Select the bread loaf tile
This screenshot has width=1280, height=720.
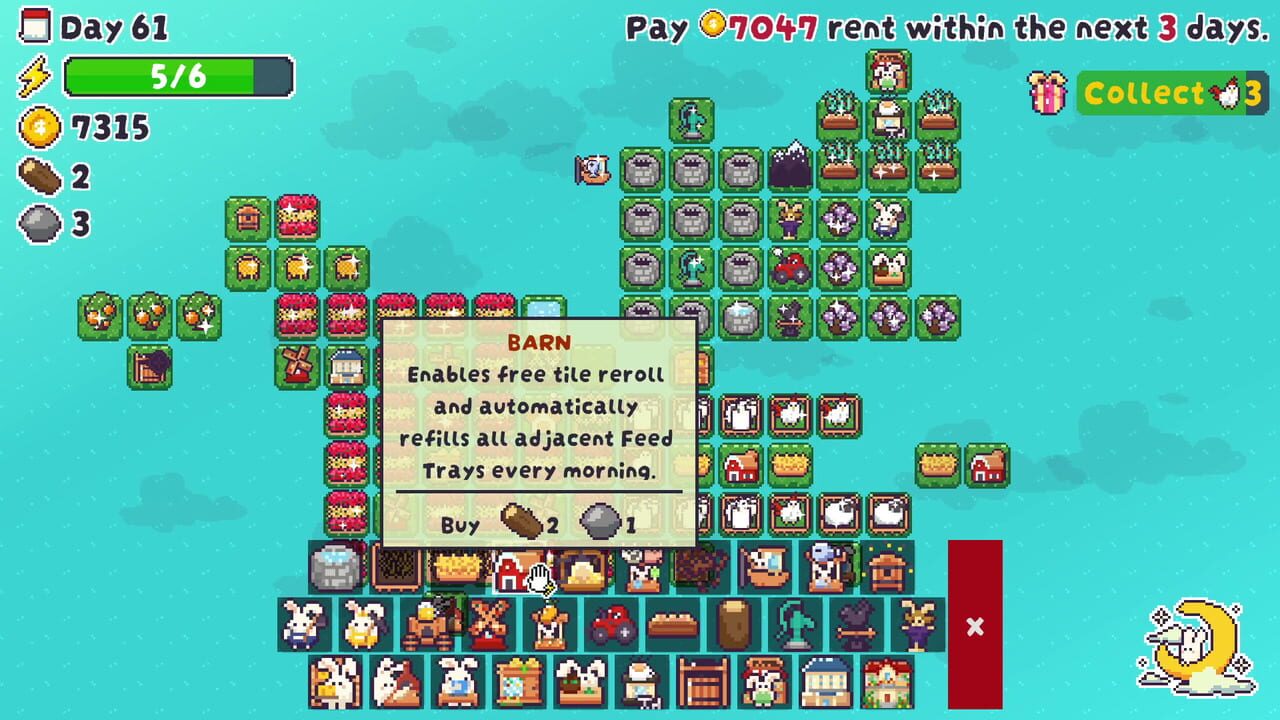point(670,627)
